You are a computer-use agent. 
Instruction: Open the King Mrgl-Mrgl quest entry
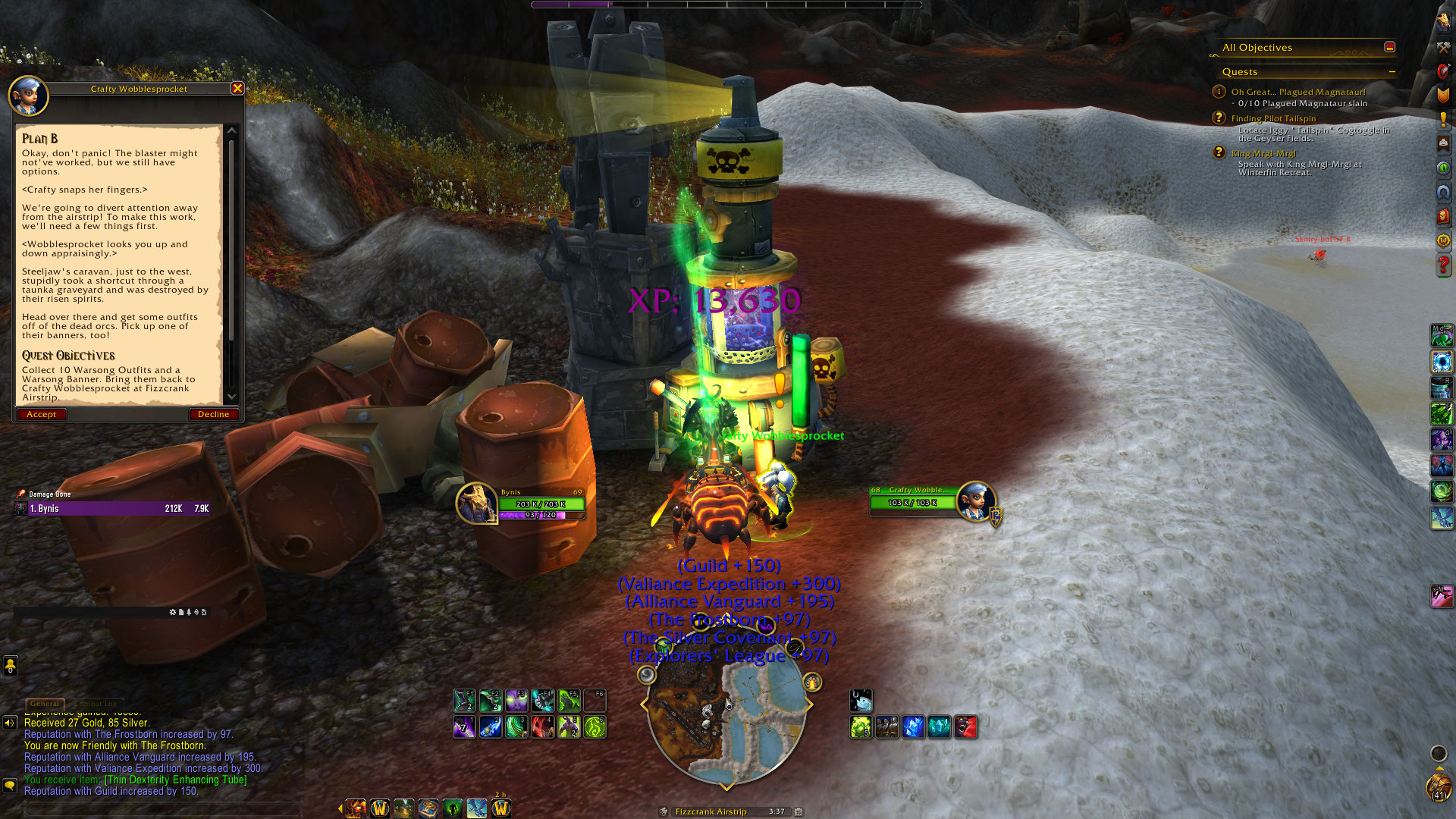coord(1263,153)
